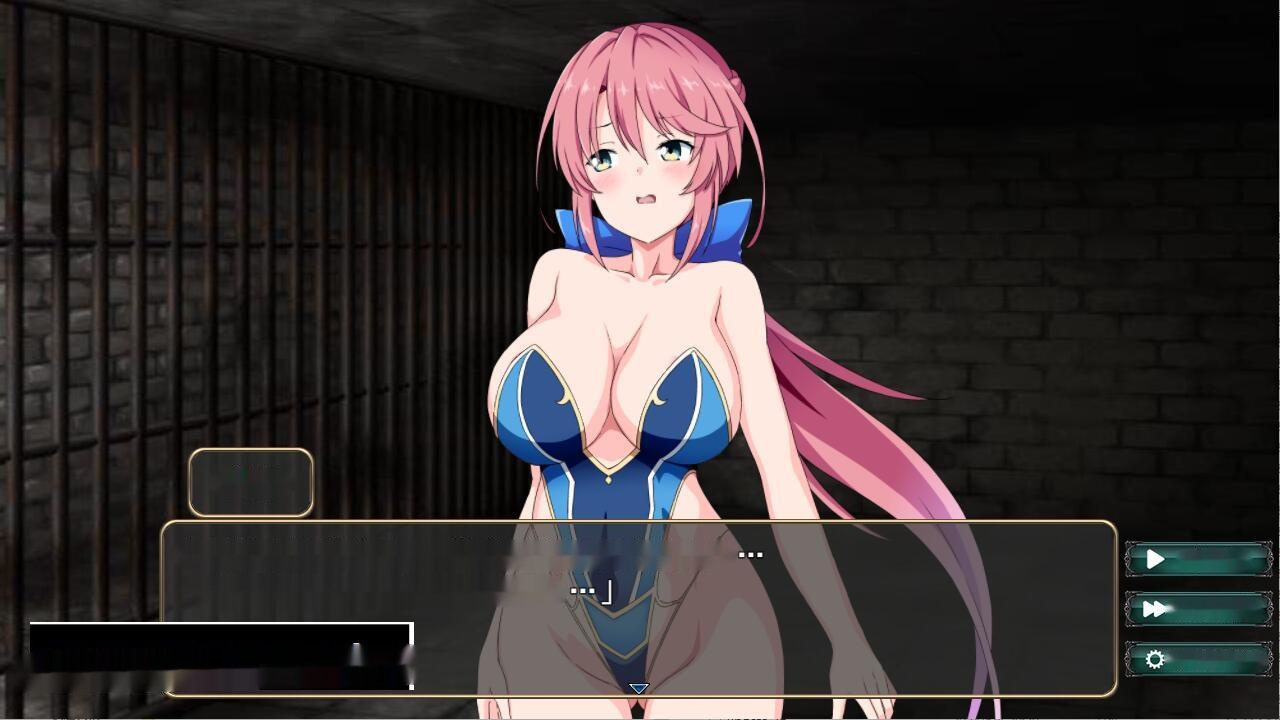Click the "…」" dialogue text to advance
This screenshot has height=720, width=1280.
(x=590, y=590)
